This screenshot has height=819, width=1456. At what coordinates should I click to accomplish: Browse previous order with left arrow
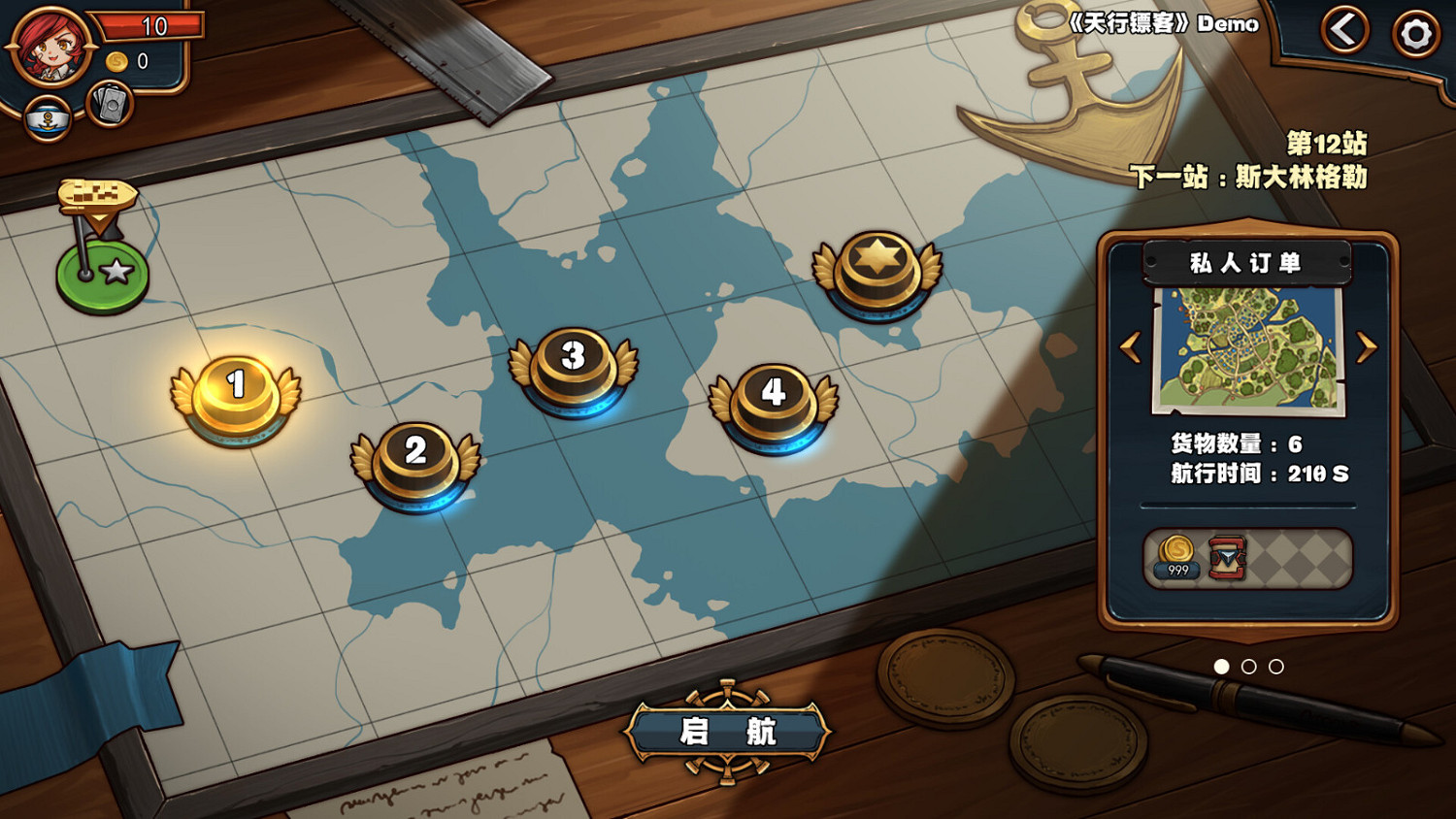tap(1131, 346)
